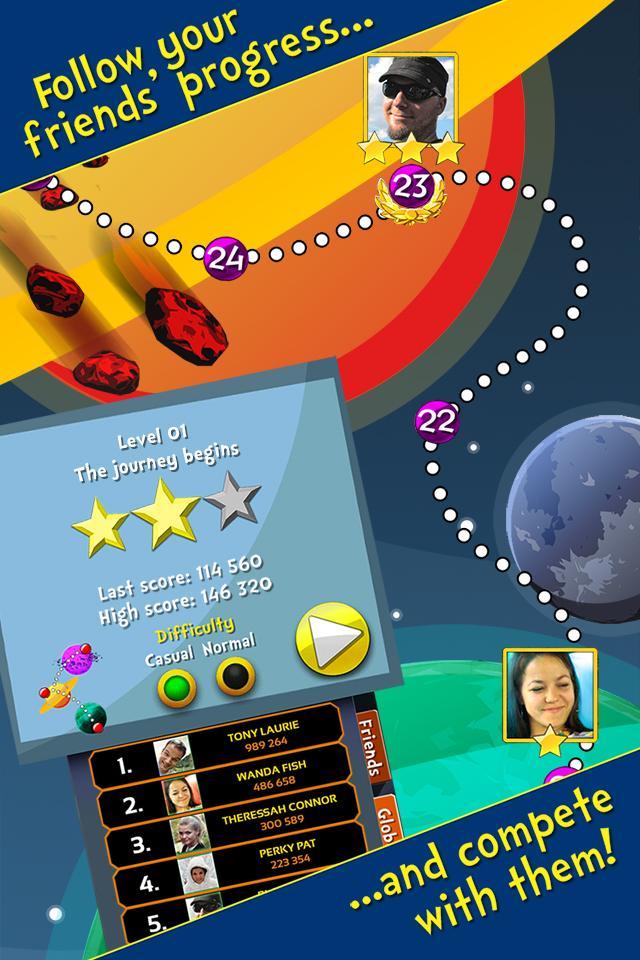Switch to the Friends leaderboard tab
Screen dimensions: 640x960
coord(370,746)
